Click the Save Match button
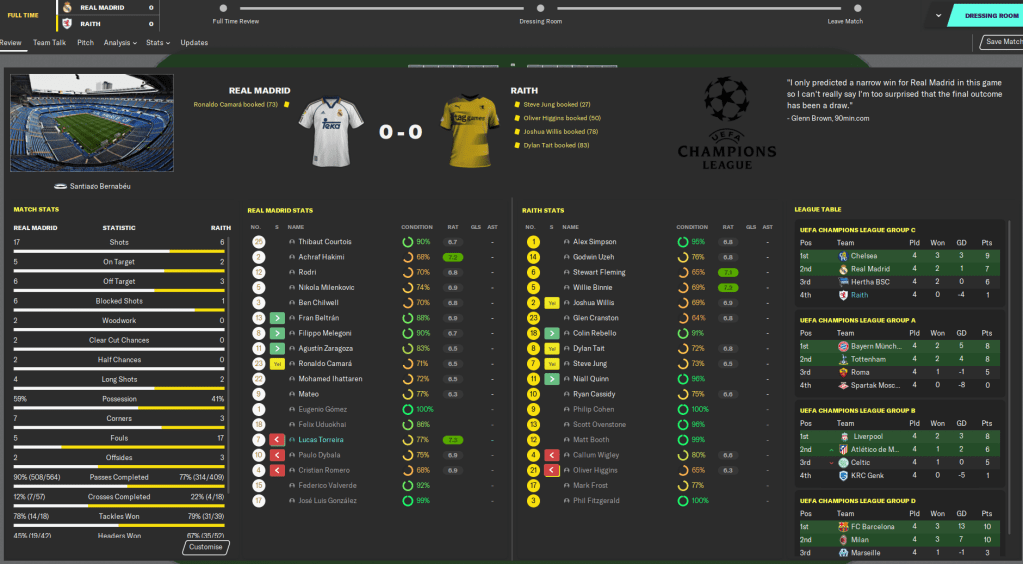 1002,42
